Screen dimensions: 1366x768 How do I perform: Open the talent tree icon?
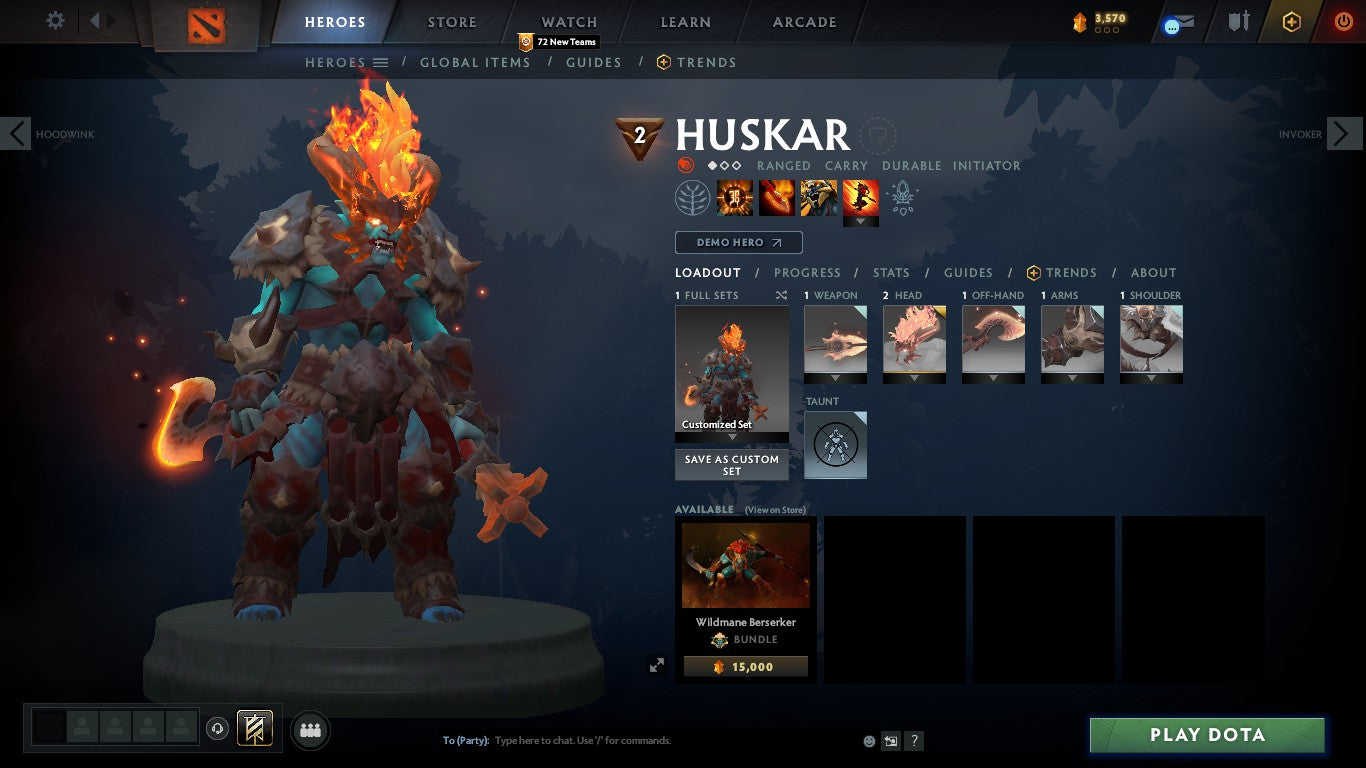click(690, 197)
